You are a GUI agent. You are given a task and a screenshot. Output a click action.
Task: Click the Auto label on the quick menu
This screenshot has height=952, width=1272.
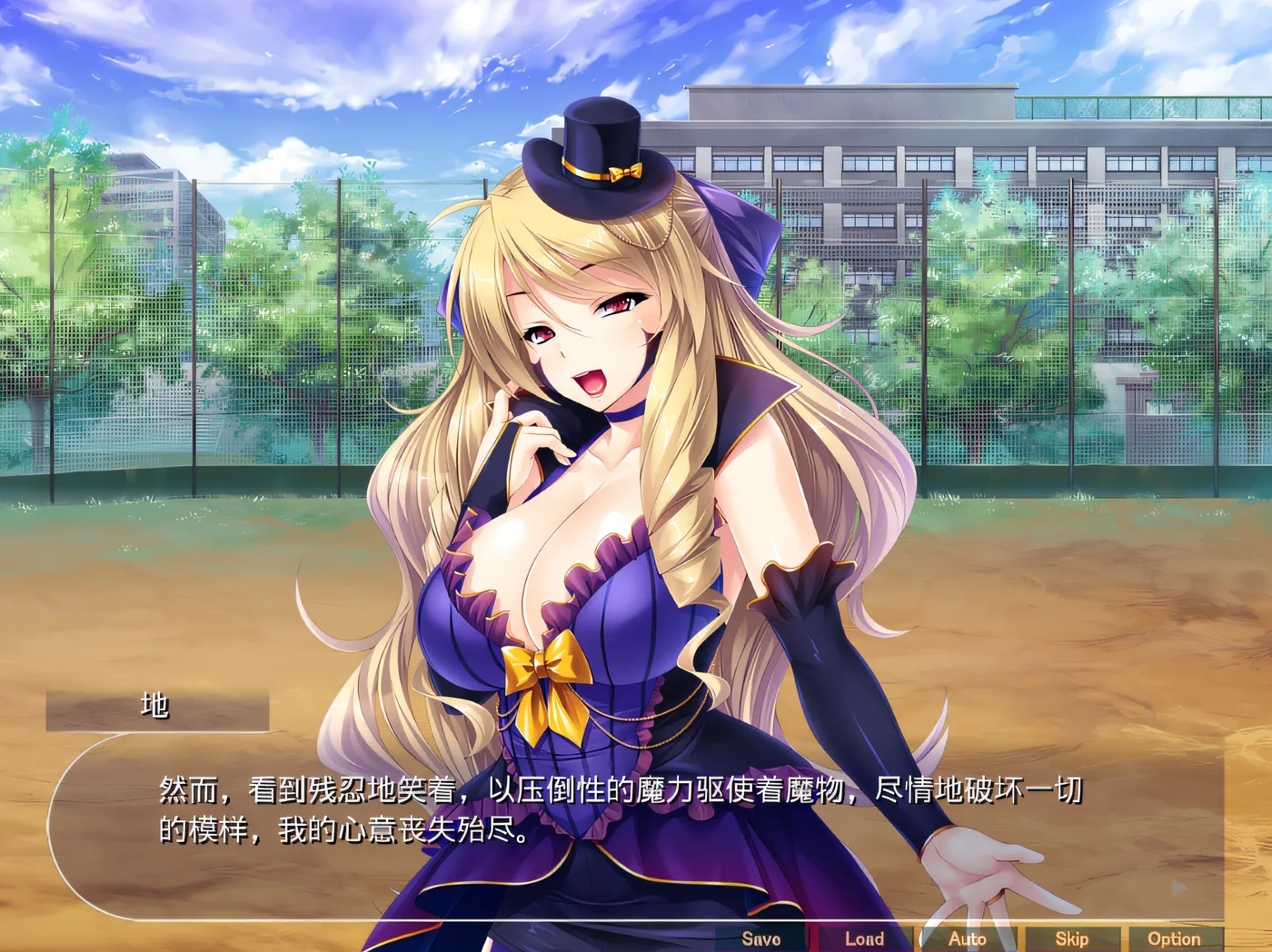click(968, 938)
